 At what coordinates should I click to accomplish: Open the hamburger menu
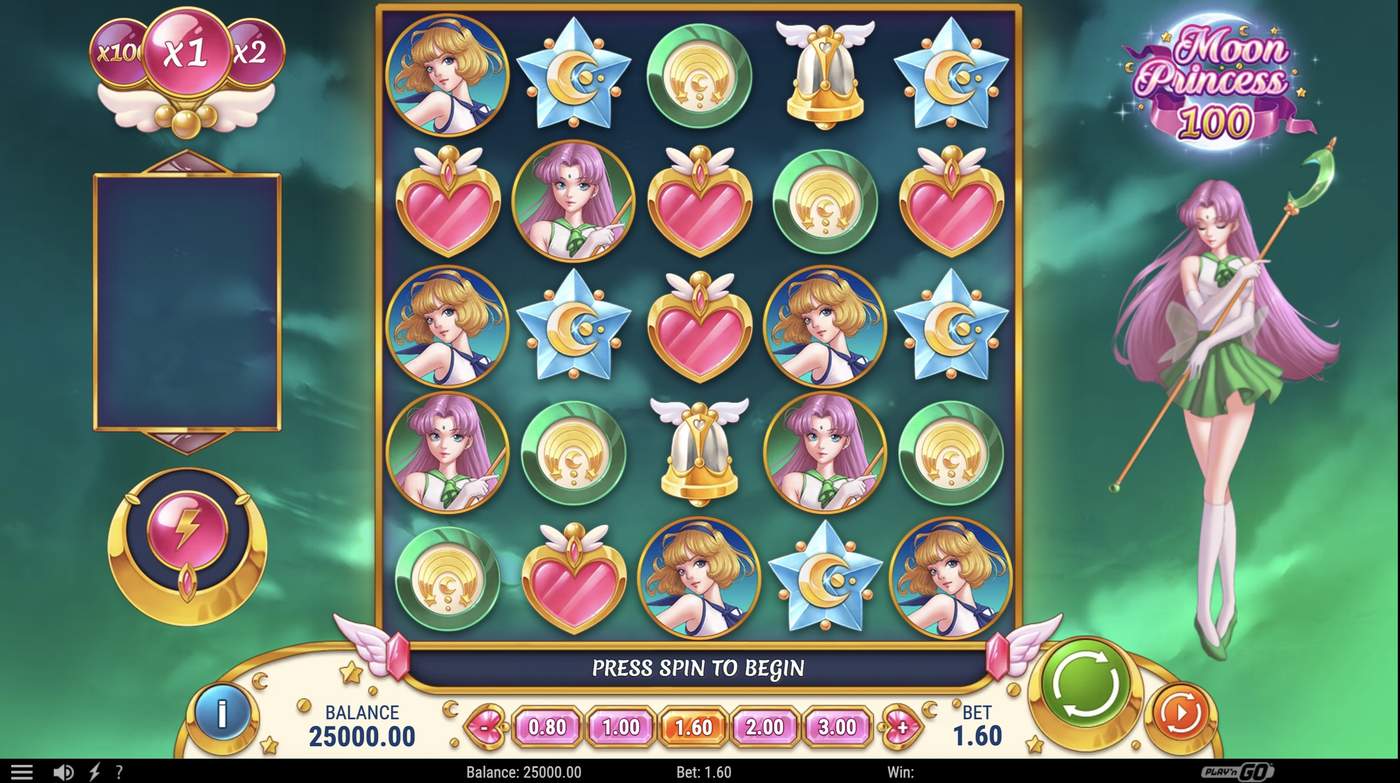click(x=21, y=771)
